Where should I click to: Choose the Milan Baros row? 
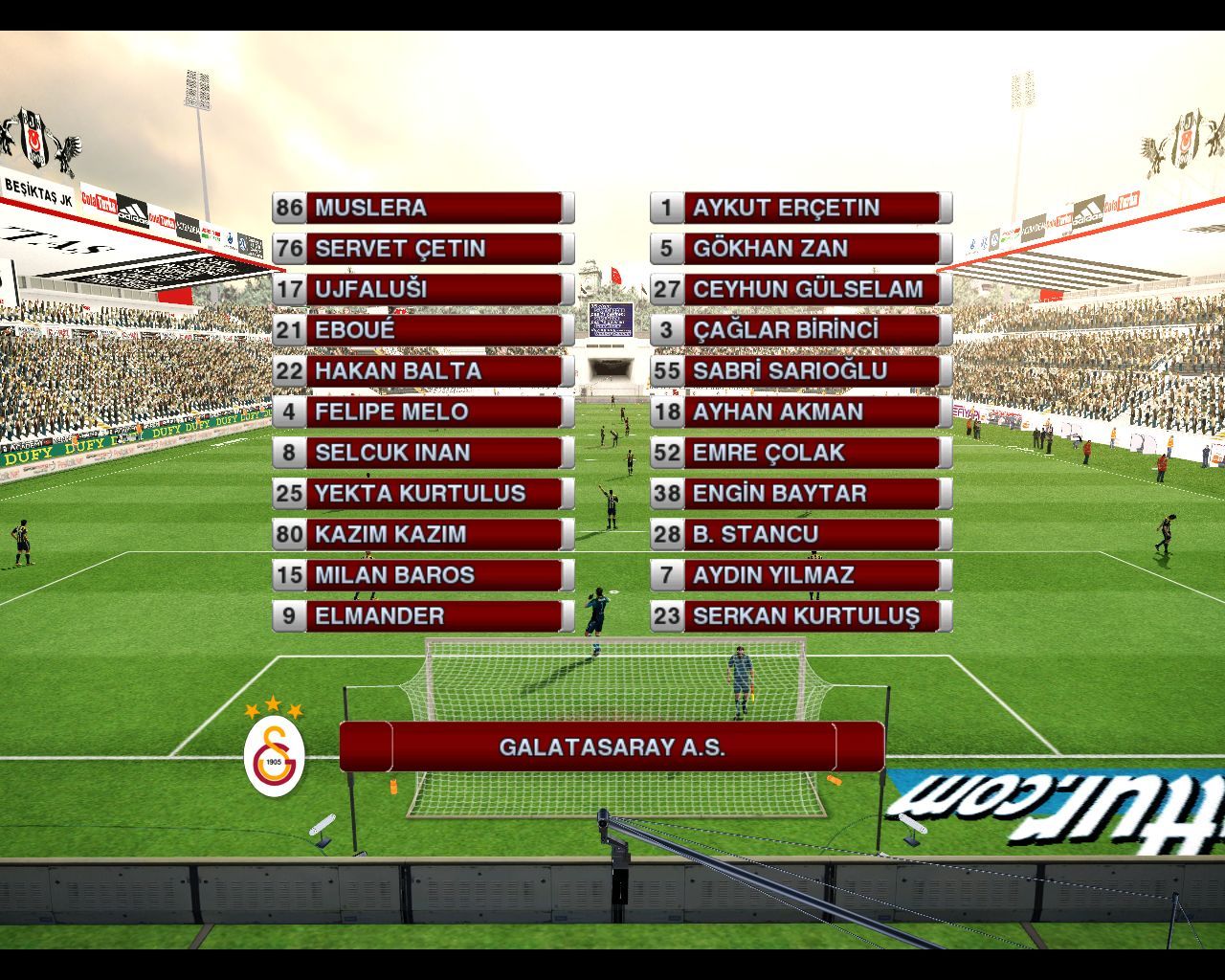tap(422, 575)
